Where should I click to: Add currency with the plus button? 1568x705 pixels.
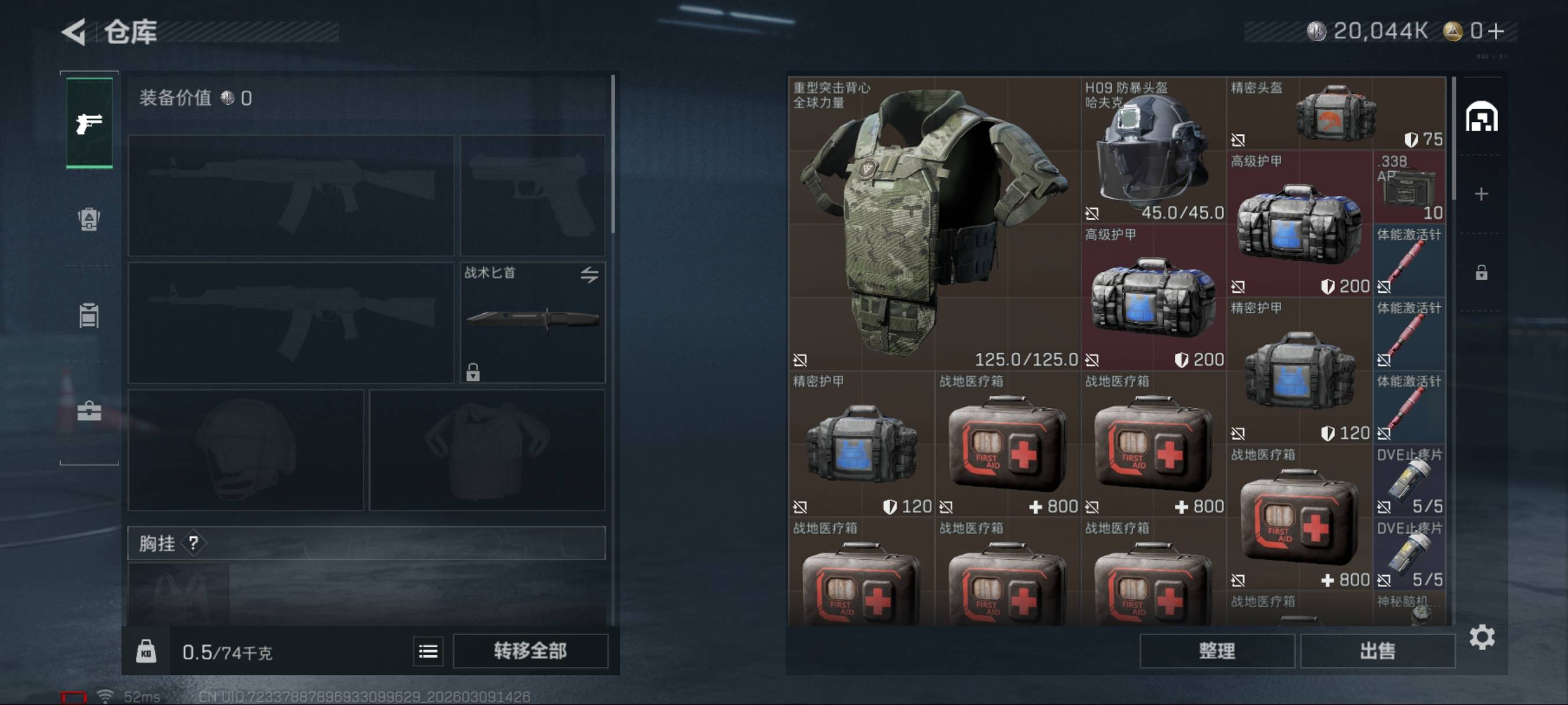(x=1497, y=31)
